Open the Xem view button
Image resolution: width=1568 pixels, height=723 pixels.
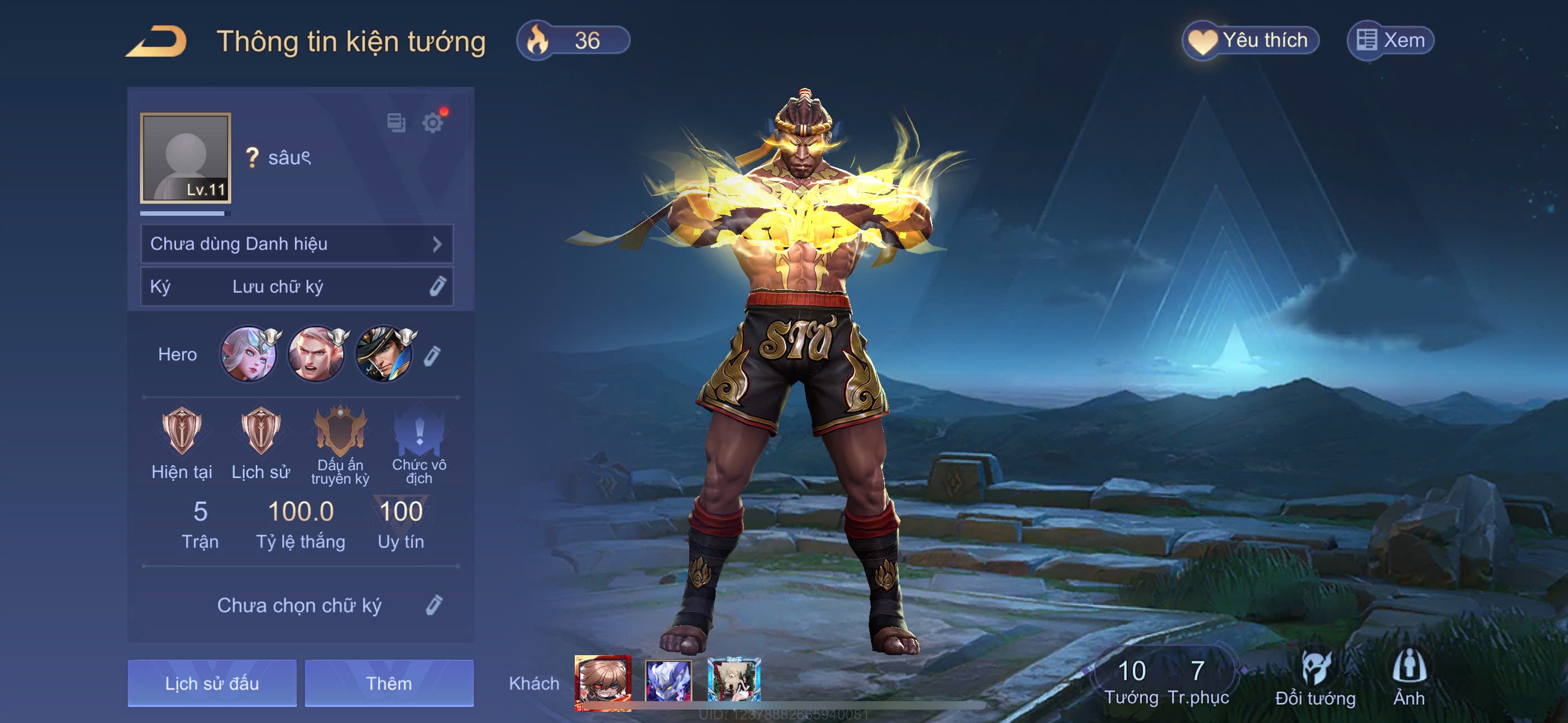tap(1390, 41)
